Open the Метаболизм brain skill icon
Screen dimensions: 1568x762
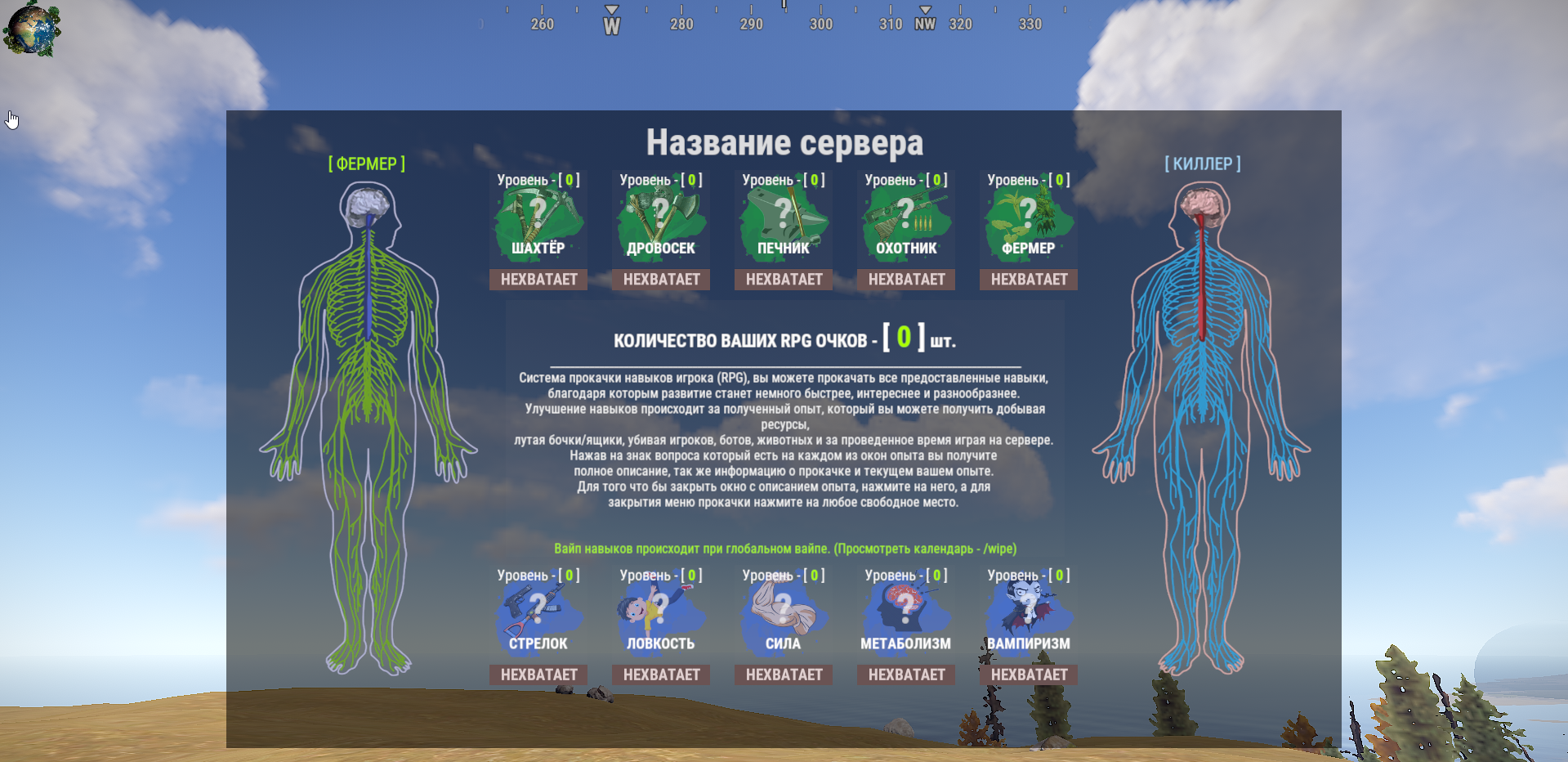pos(905,607)
